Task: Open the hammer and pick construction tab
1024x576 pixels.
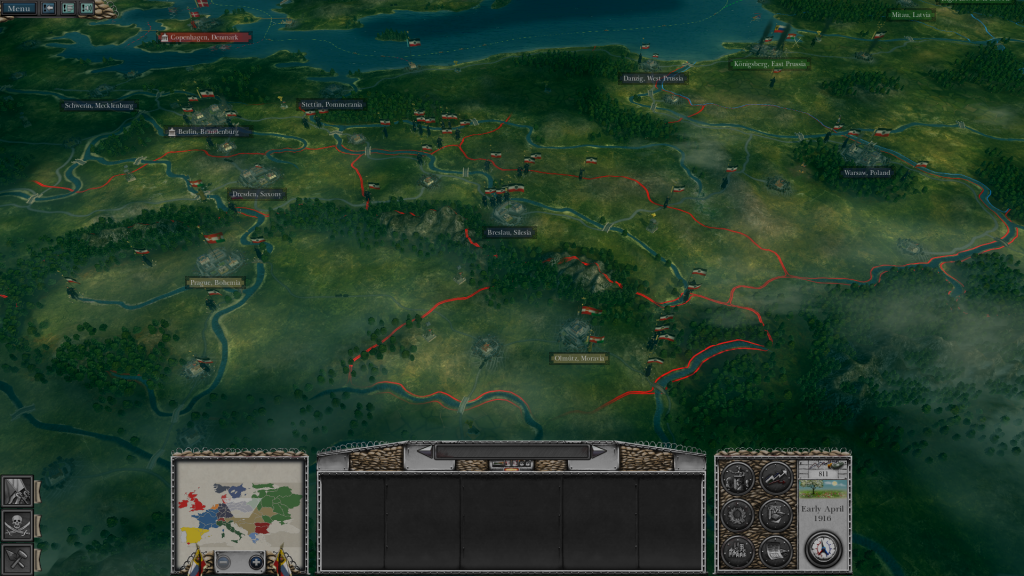Action: pos(18,557)
